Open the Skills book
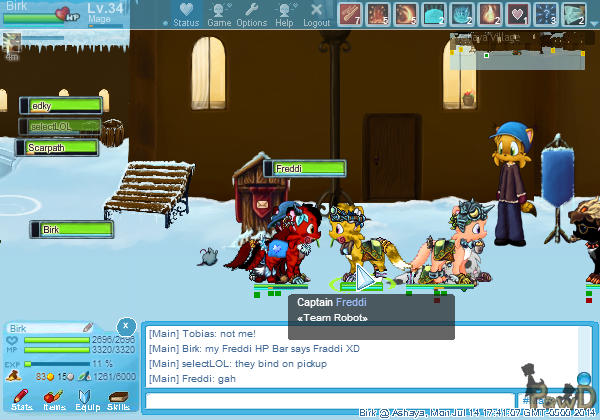Screen dimensions: 600x420 pyautogui.click(x=118, y=399)
